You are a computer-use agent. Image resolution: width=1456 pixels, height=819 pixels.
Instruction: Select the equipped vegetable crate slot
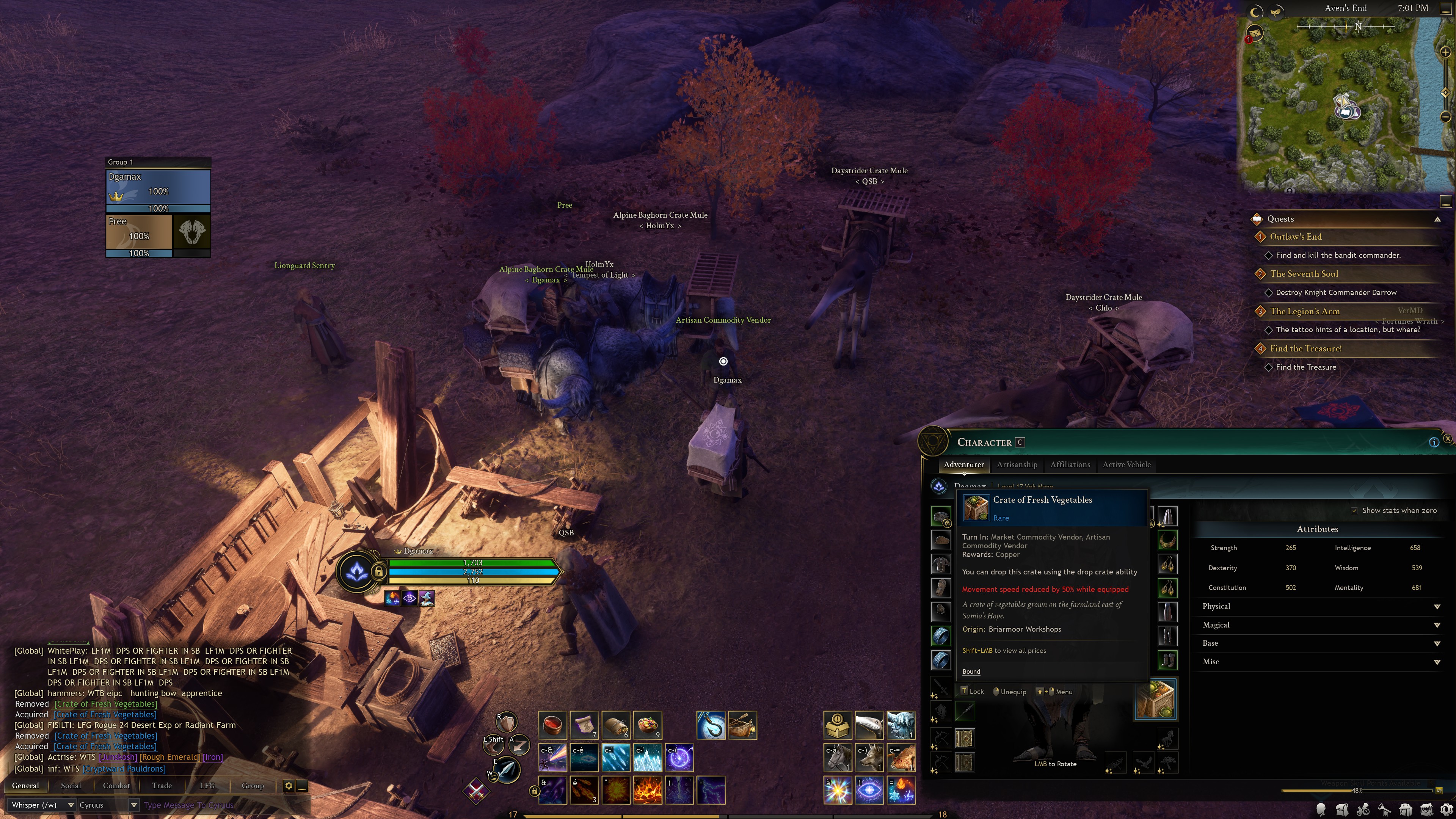pos(1156,700)
